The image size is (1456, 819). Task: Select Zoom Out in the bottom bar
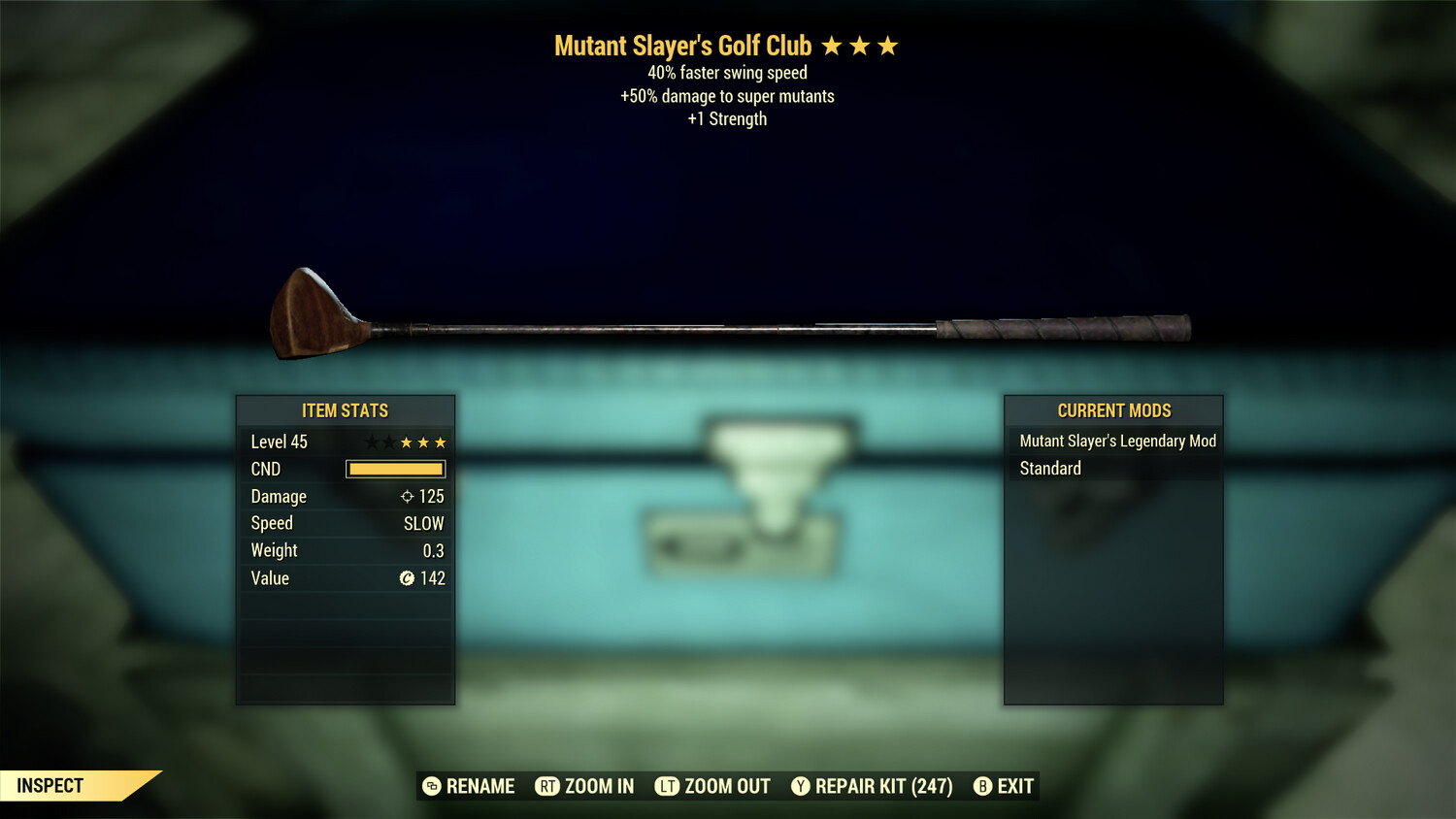coord(712,786)
